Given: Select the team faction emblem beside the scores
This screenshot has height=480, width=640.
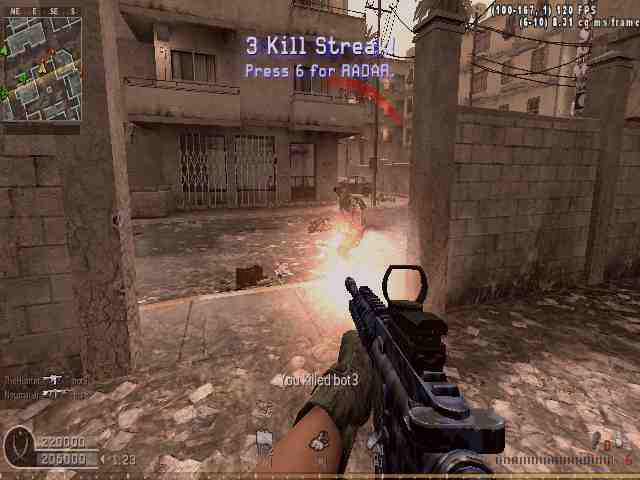Looking at the screenshot, I should pyautogui.click(x=18, y=445).
